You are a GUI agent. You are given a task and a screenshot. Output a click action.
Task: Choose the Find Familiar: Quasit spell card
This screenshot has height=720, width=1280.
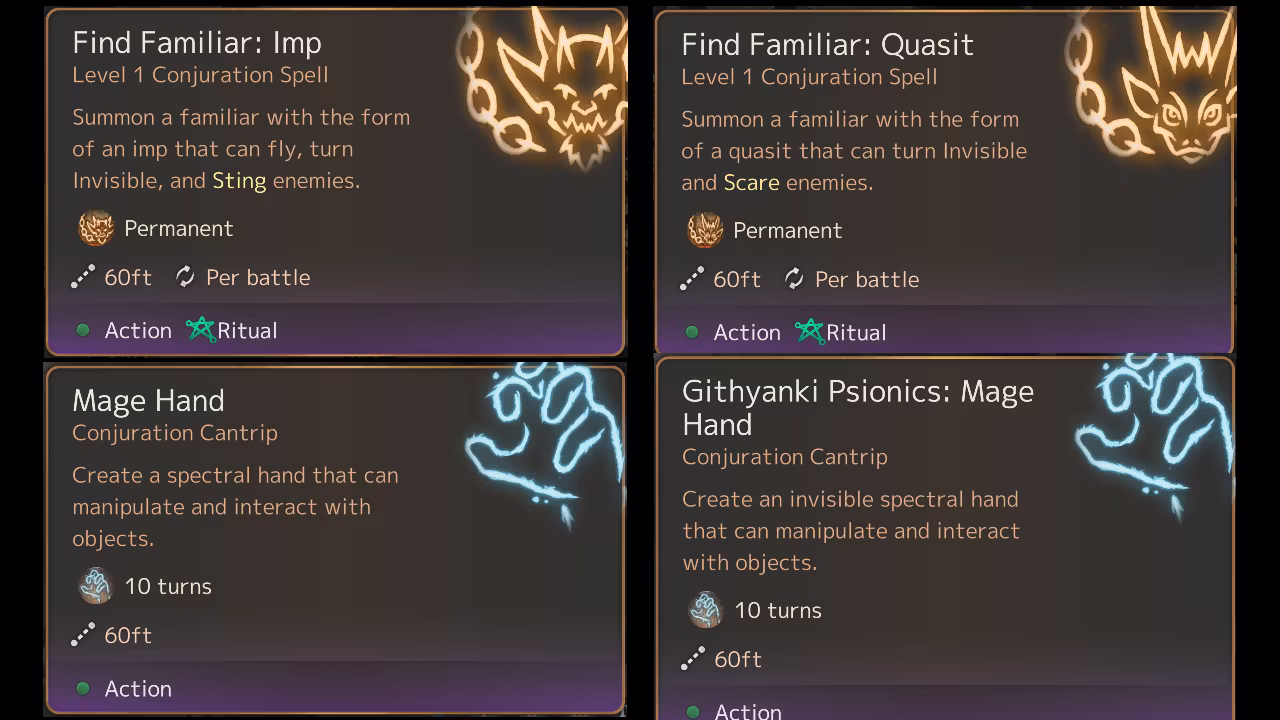[944, 182]
